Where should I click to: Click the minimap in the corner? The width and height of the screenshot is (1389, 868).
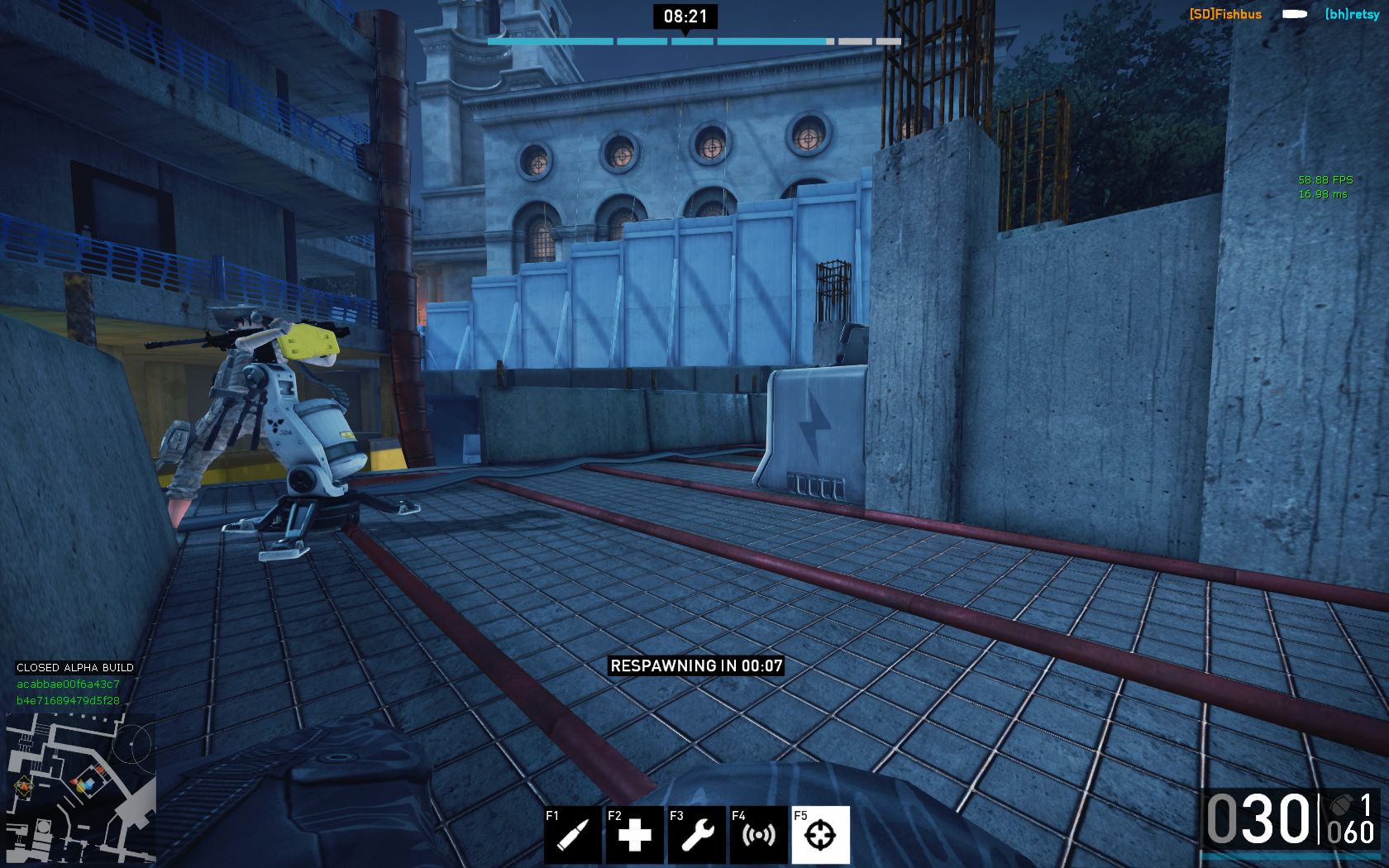tap(81, 788)
